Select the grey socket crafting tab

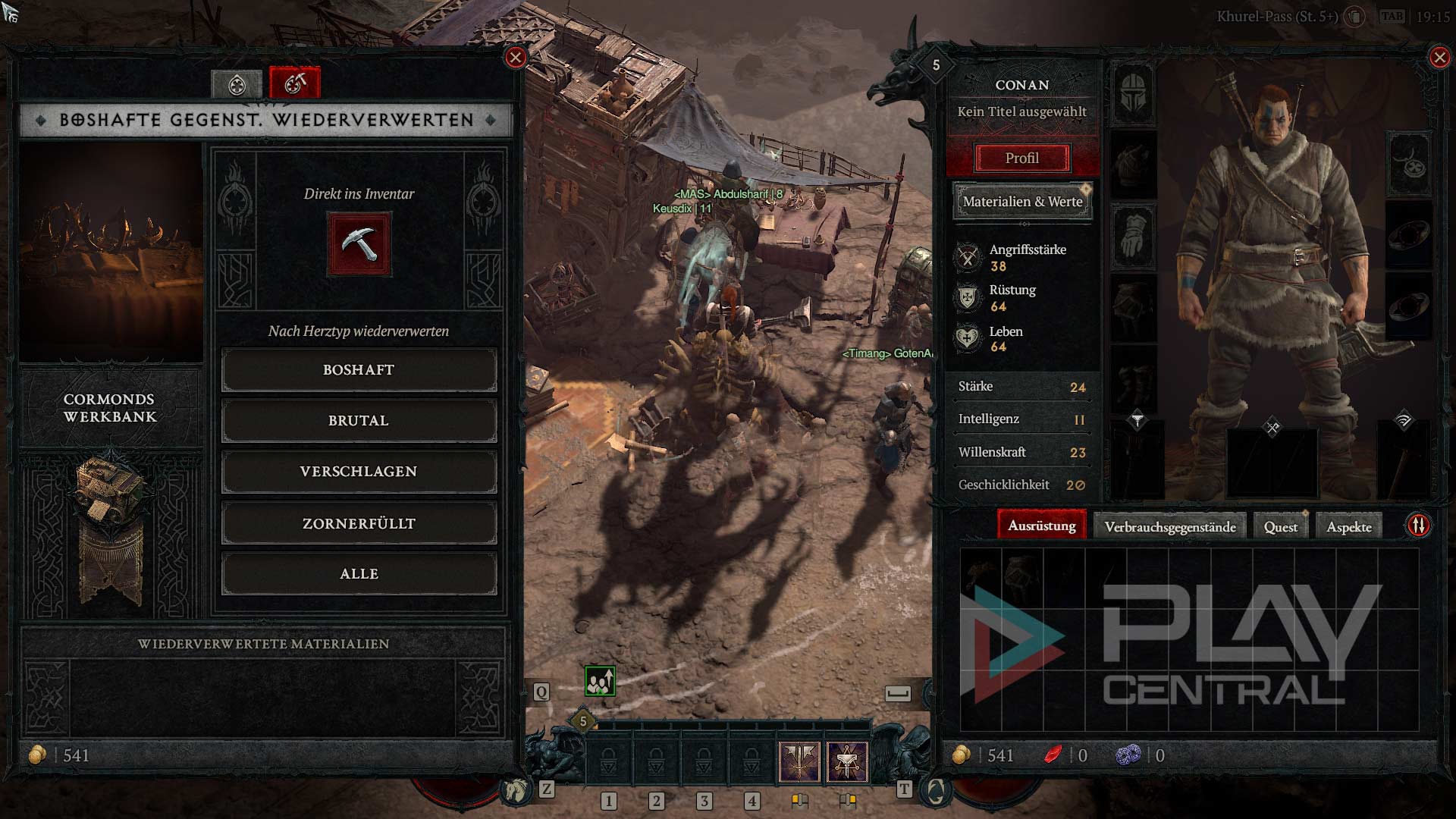pyautogui.click(x=237, y=84)
